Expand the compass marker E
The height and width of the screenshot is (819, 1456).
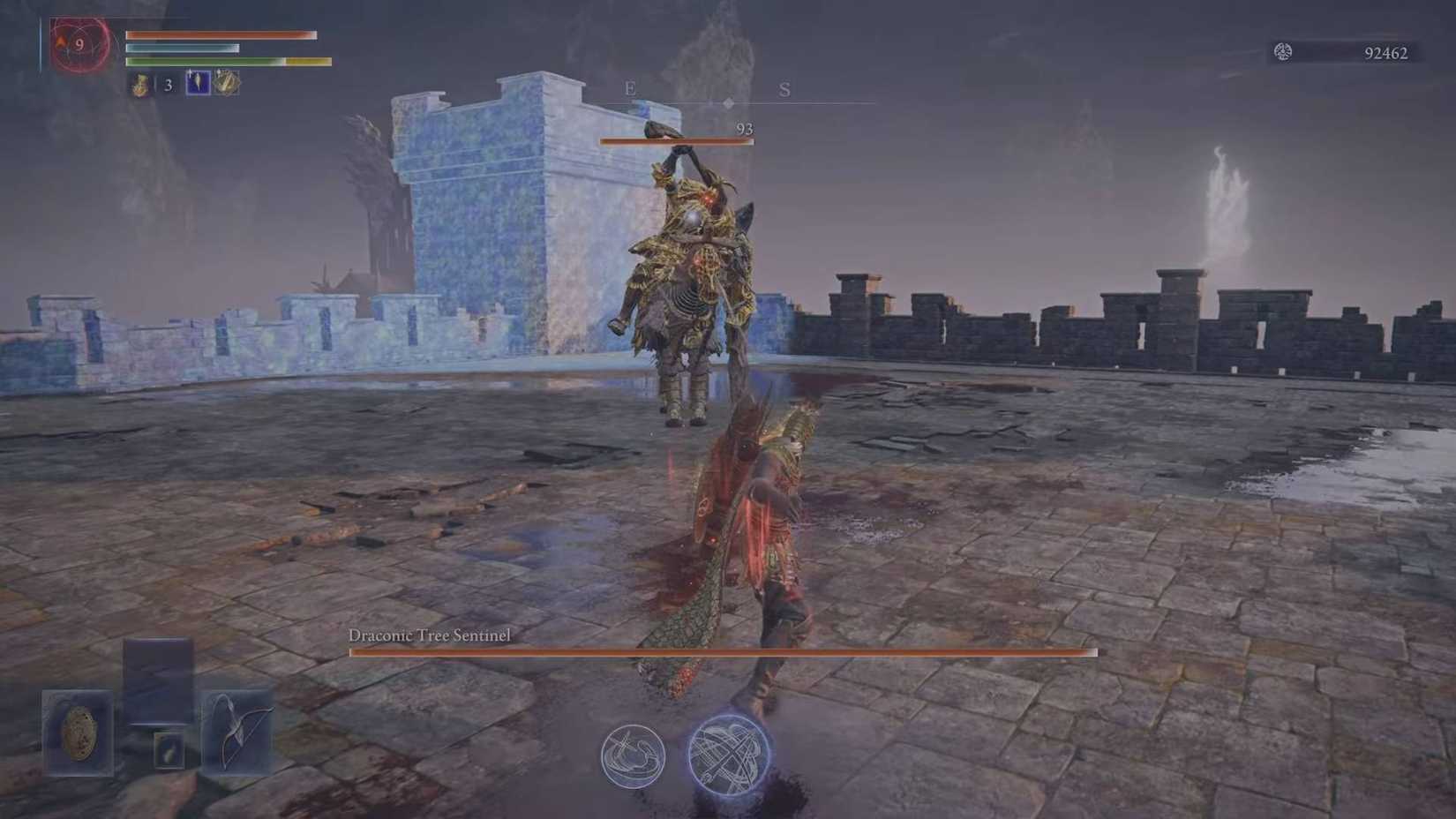(x=629, y=88)
